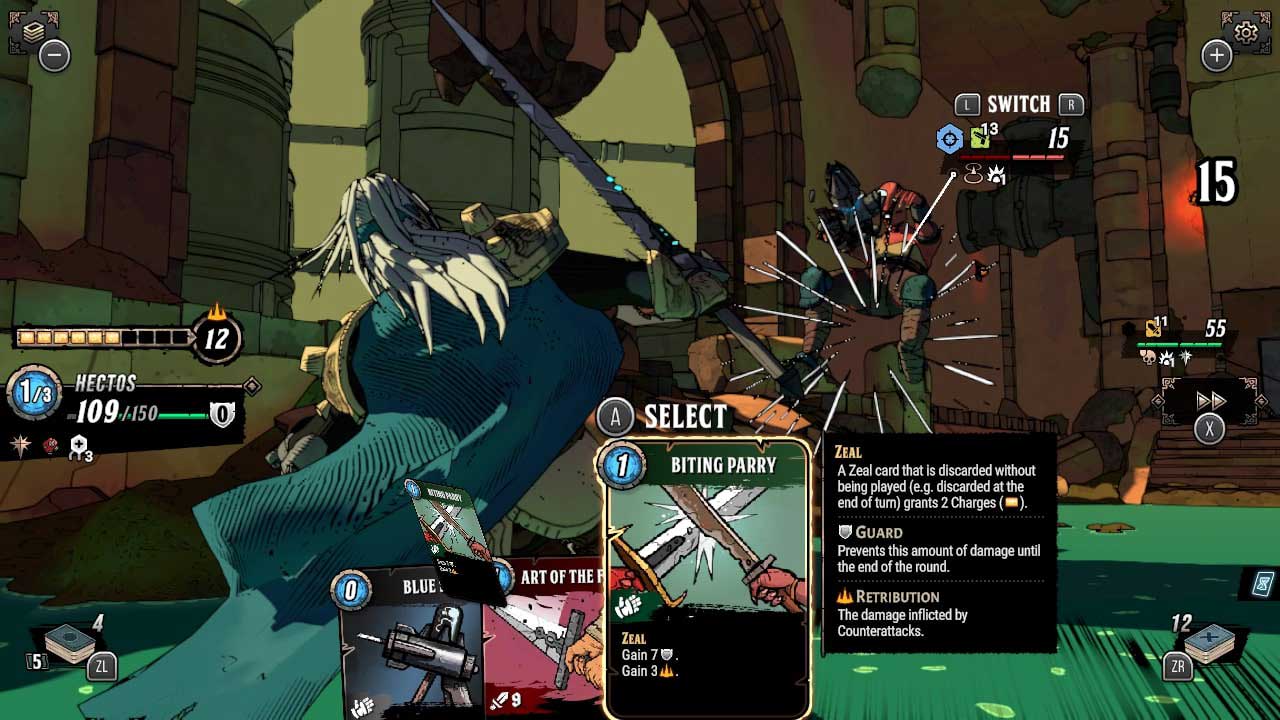Viewport: 1280px width, 720px height.
Task: Click the flame Zeal counter showing 12
Action: [216, 338]
